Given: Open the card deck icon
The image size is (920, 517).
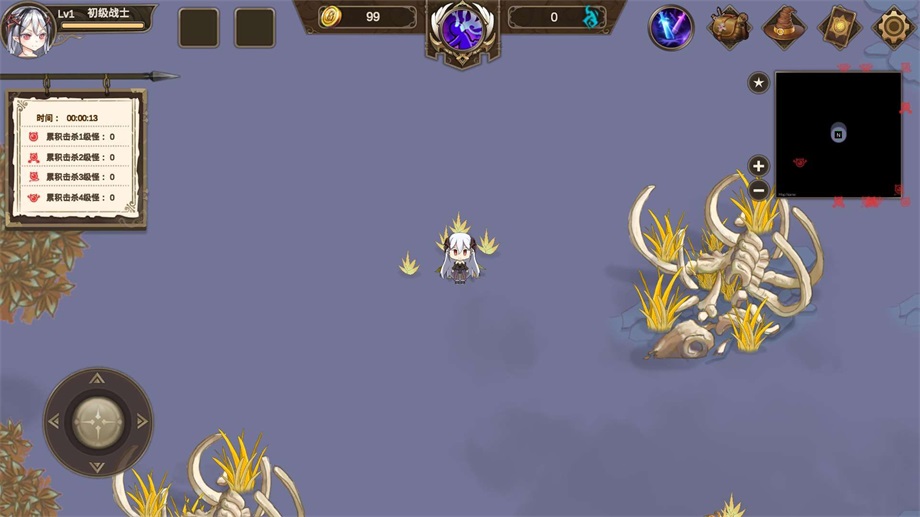Looking at the screenshot, I should [839, 27].
